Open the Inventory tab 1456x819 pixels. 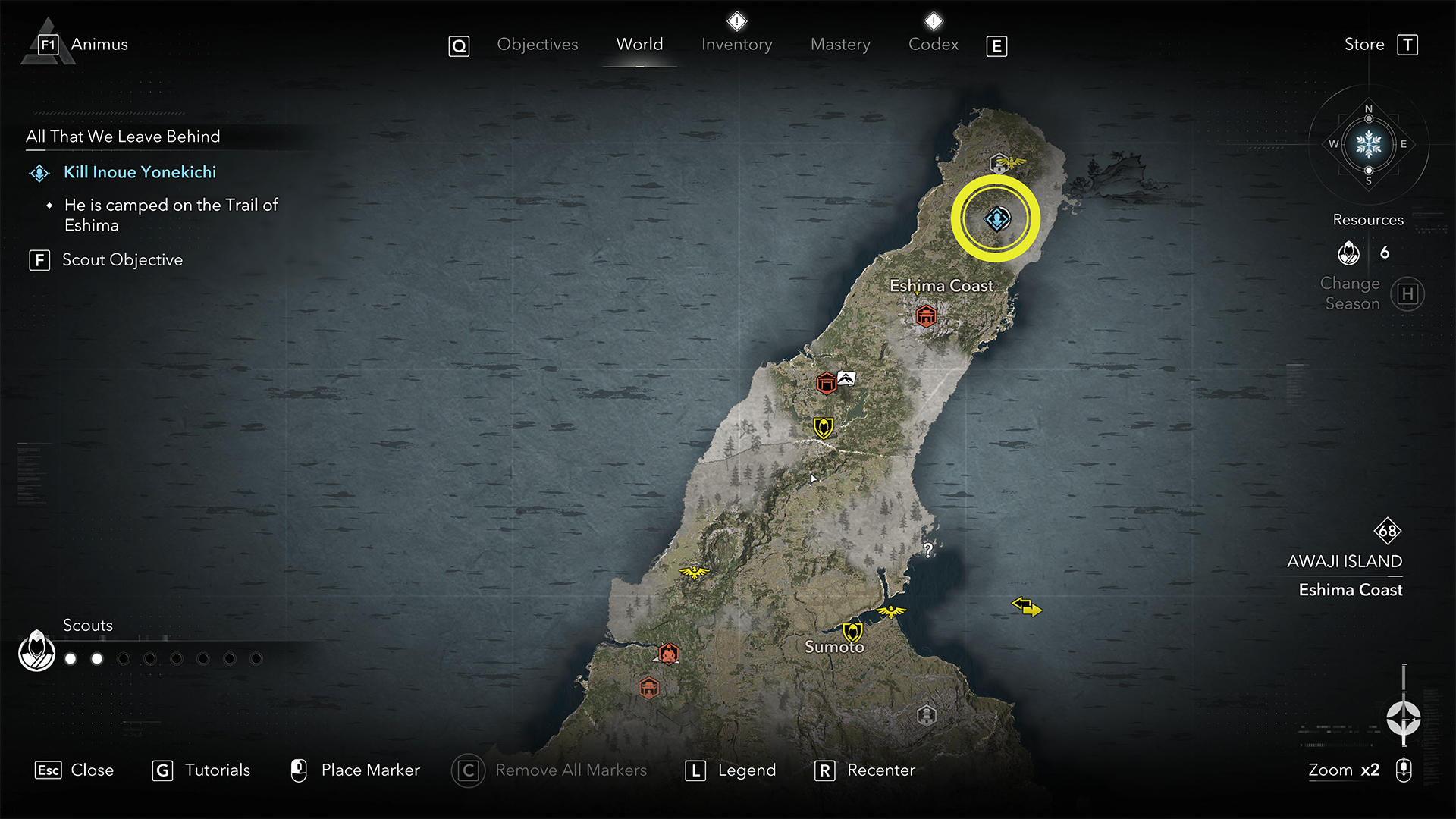[x=736, y=45]
